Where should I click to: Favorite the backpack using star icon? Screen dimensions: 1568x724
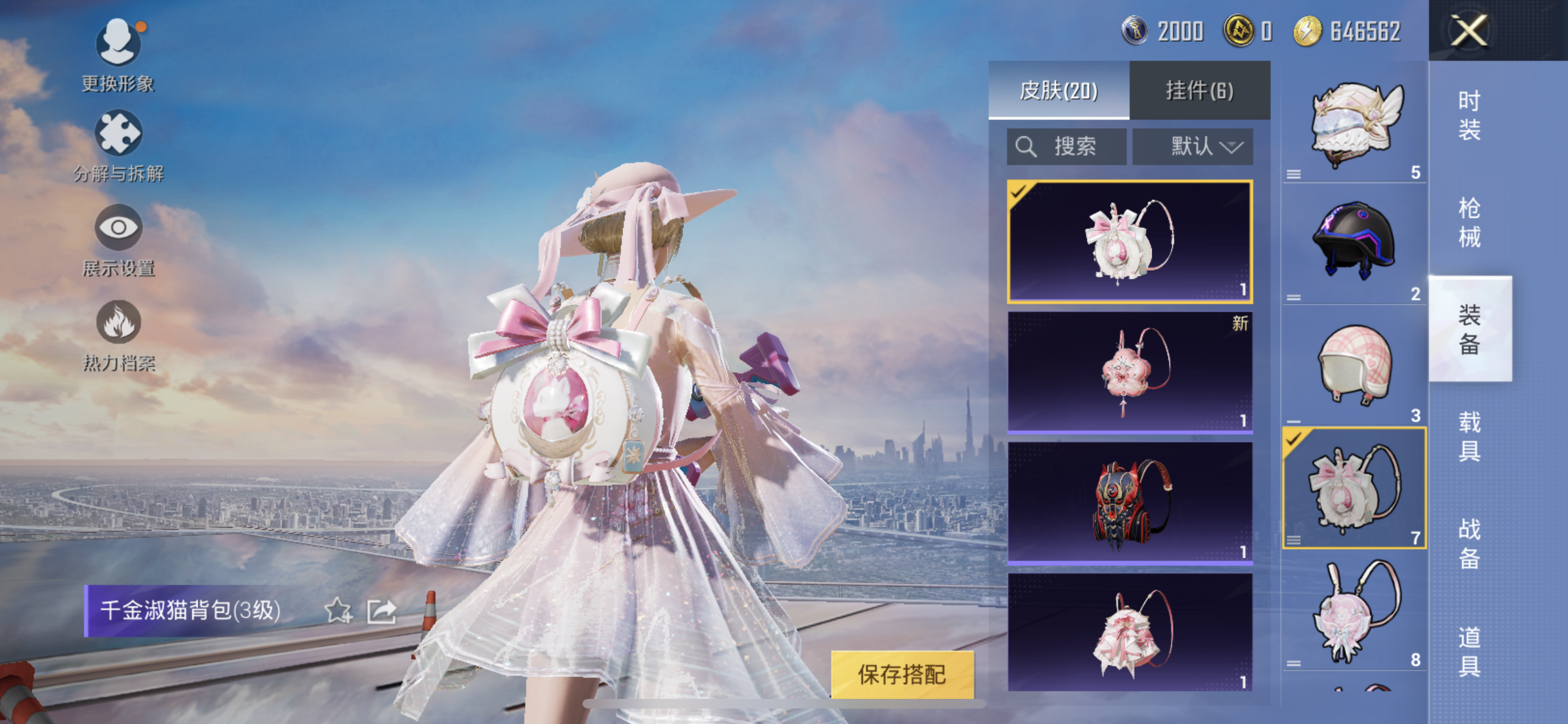337,611
